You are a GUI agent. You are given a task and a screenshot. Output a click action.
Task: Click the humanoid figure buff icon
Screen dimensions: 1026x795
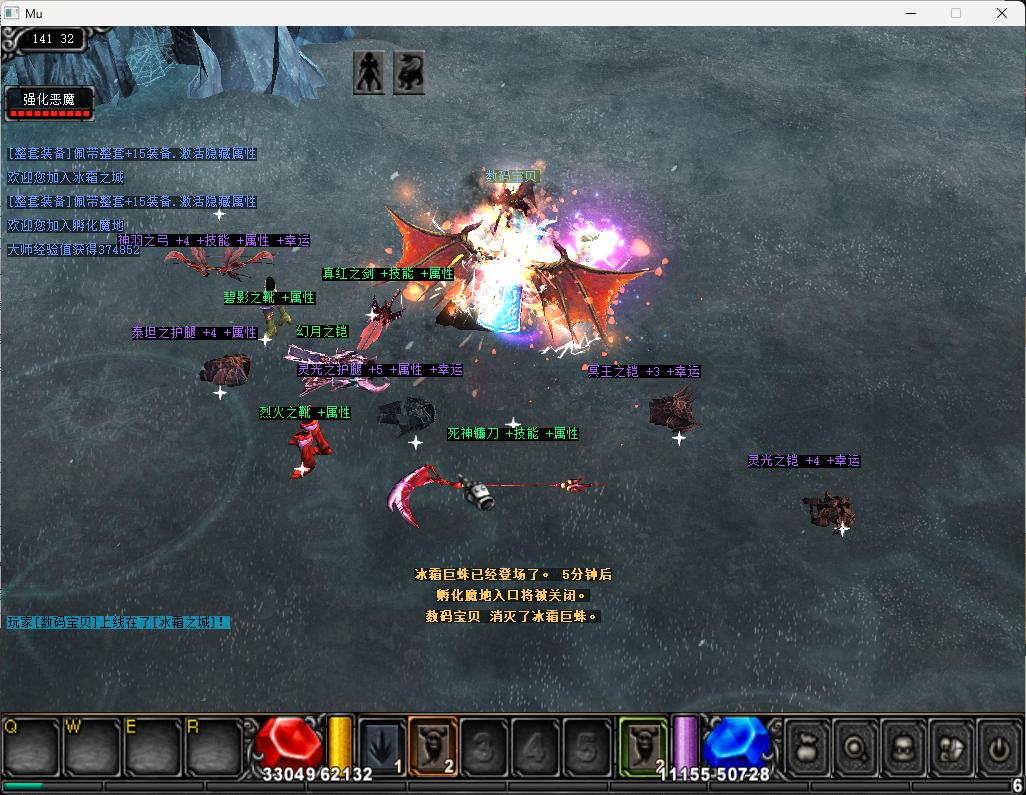[x=368, y=72]
